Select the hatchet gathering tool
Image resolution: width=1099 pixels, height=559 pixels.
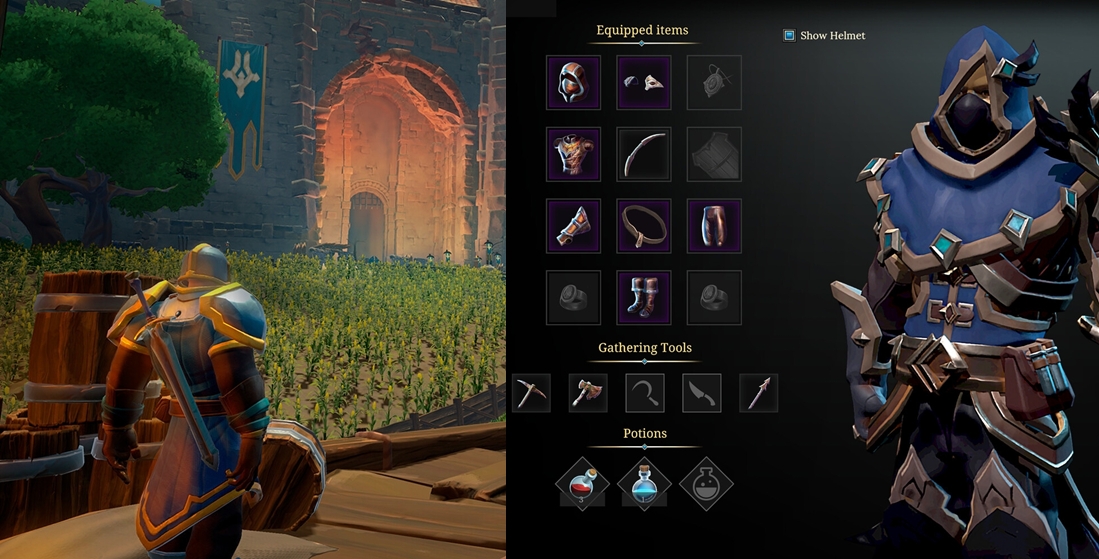(588, 393)
